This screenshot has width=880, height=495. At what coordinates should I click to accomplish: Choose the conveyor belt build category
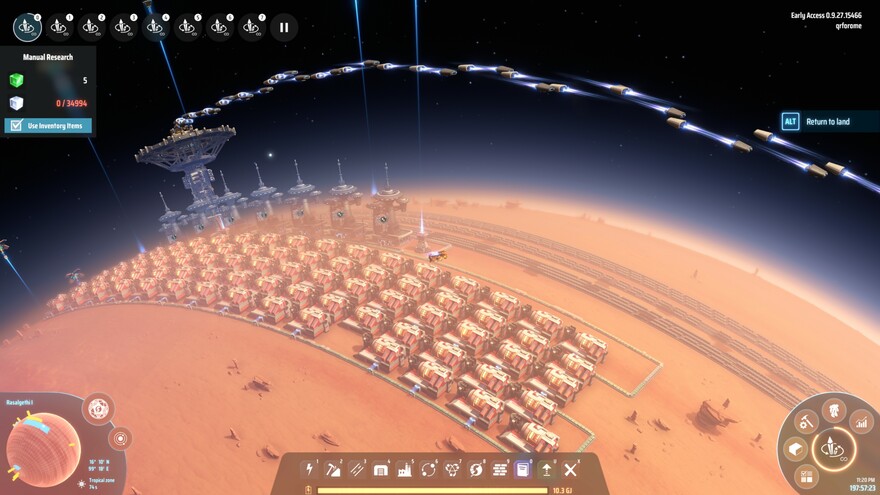tap(357, 469)
